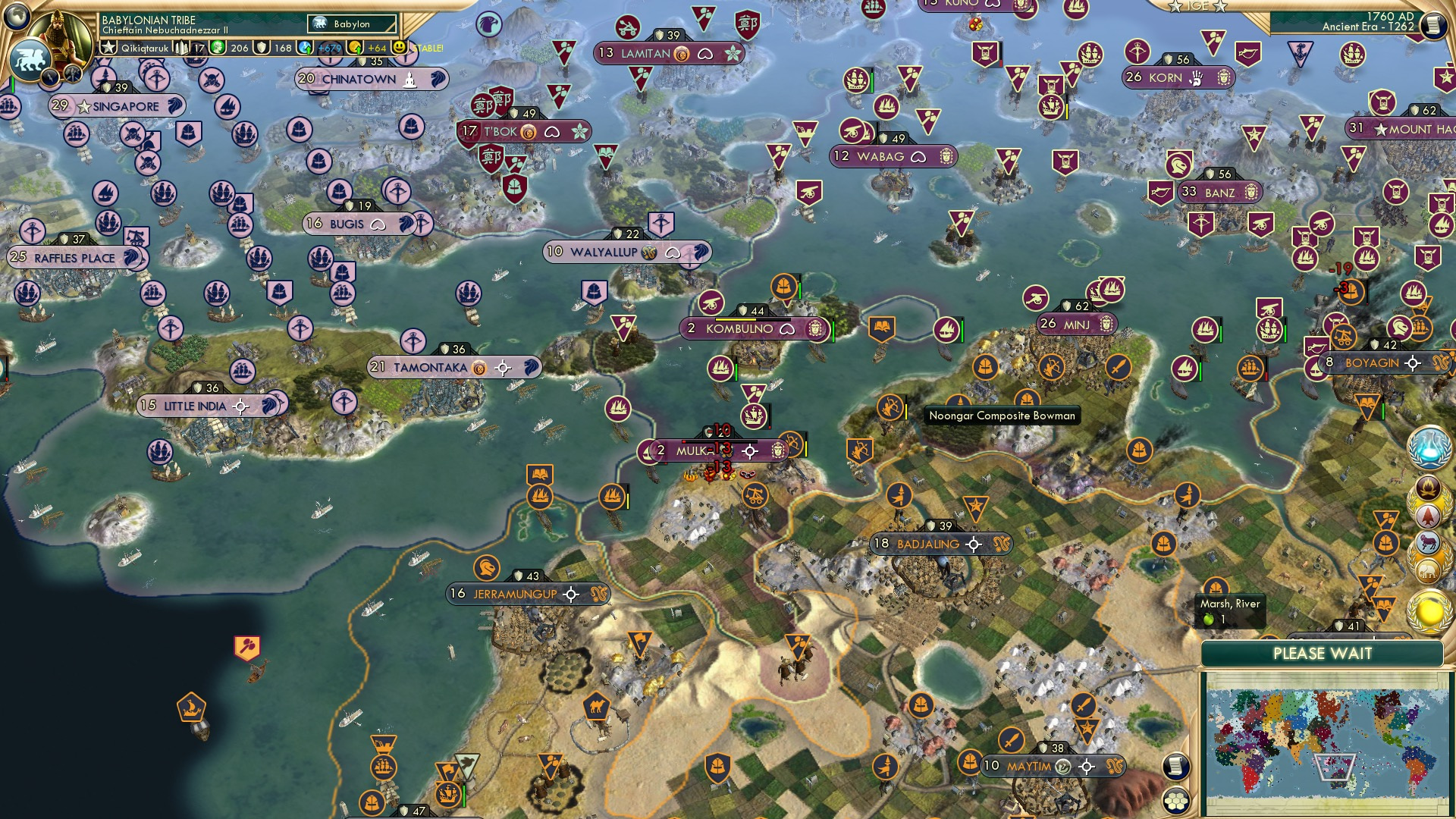This screenshot has height=819, width=1456.
Task: Click the Please Wait turn button
Action: 1322,654
